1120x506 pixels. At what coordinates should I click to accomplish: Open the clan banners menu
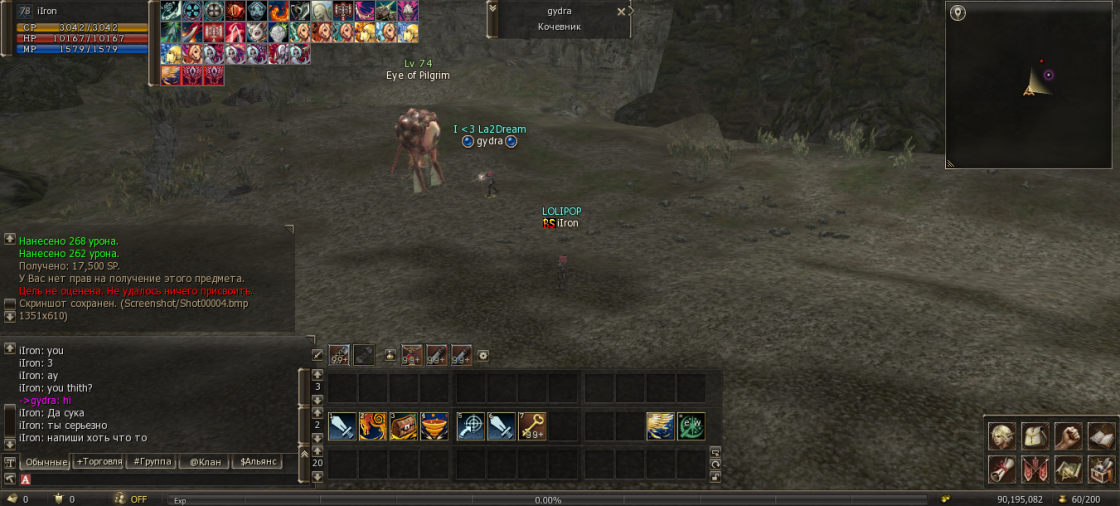tap(1034, 468)
